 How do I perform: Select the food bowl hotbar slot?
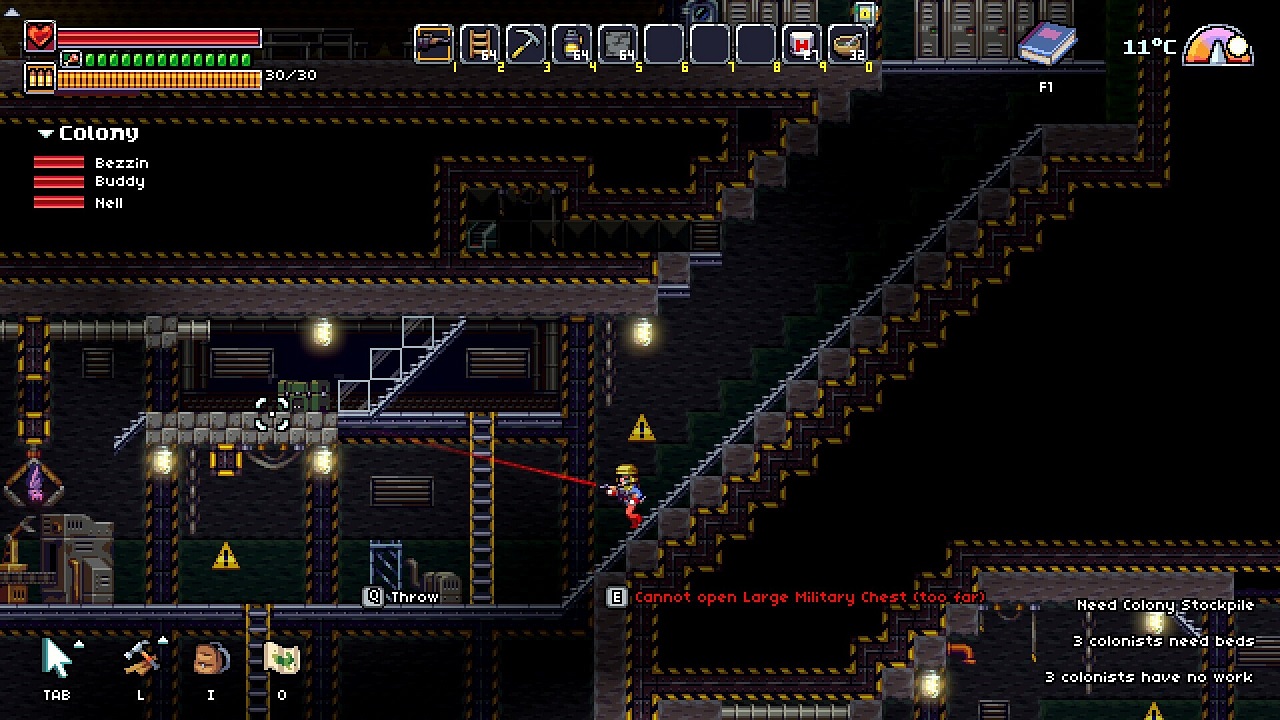tap(848, 44)
